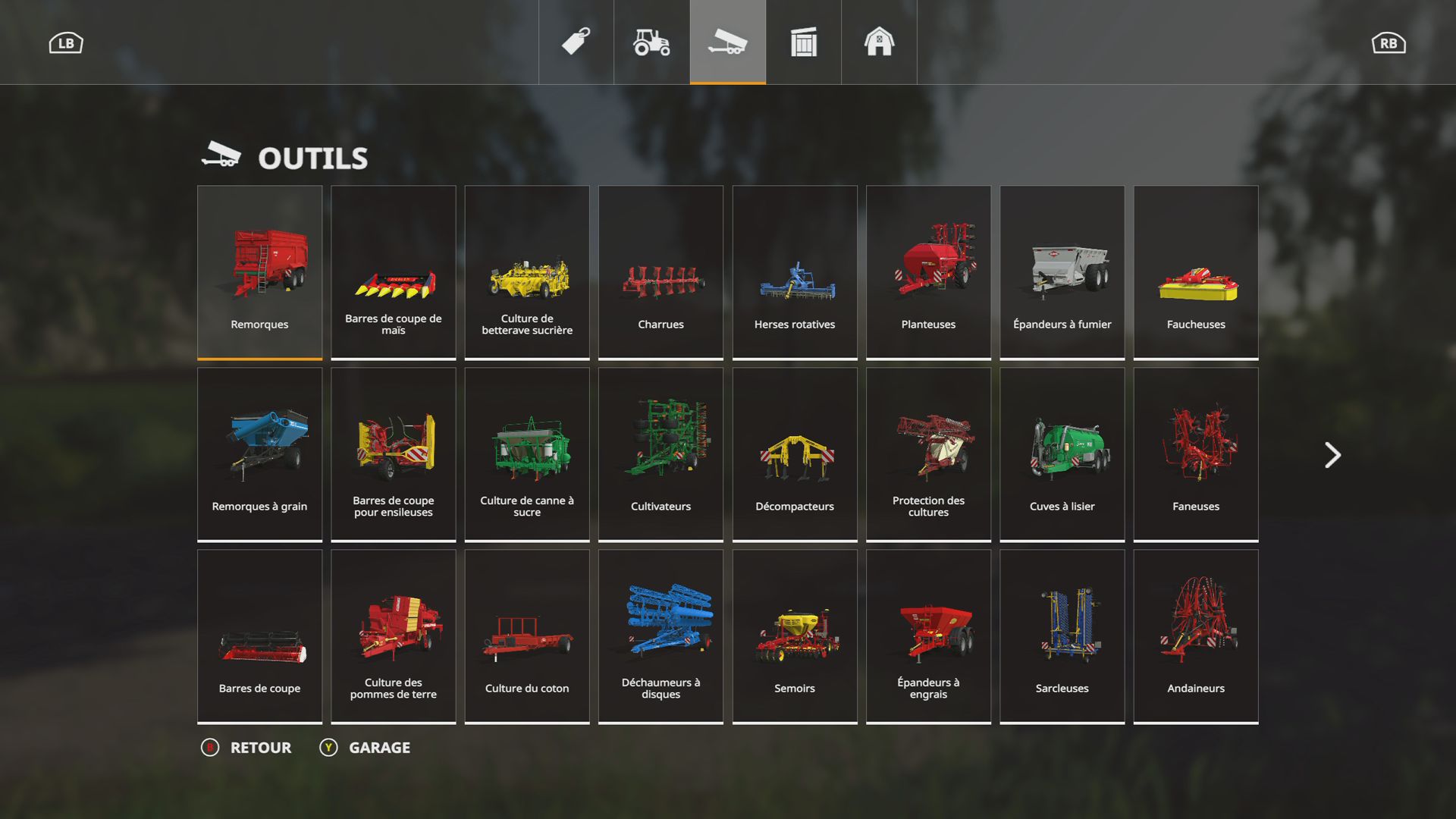Open the Andaineurs category
This screenshot has width=1456, height=819.
[x=1195, y=635]
